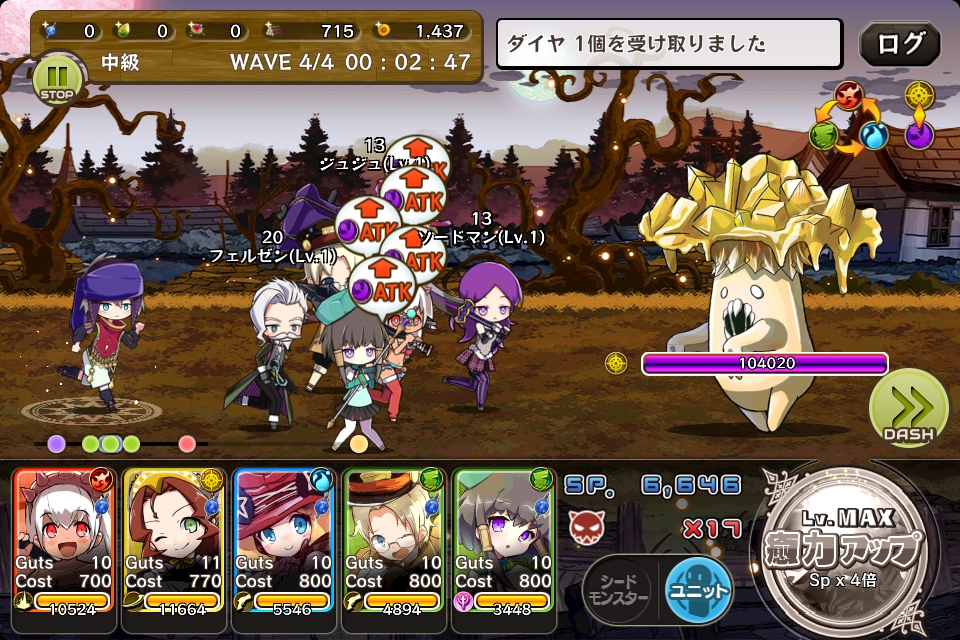Open the battle log (ログ)
960x640 pixels.
pyautogui.click(x=900, y=44)
